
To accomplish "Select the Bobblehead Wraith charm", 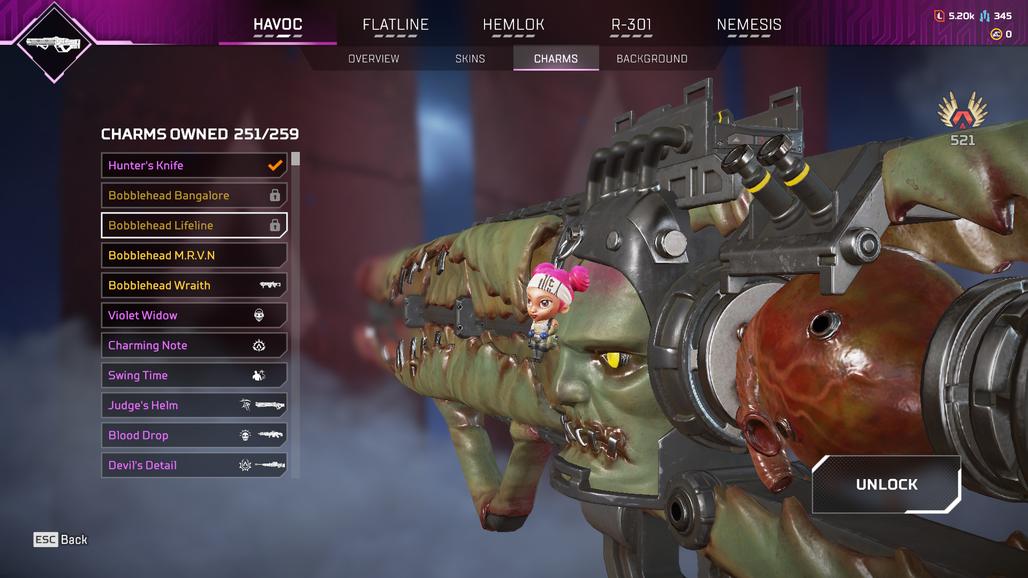I will (194, 285).
